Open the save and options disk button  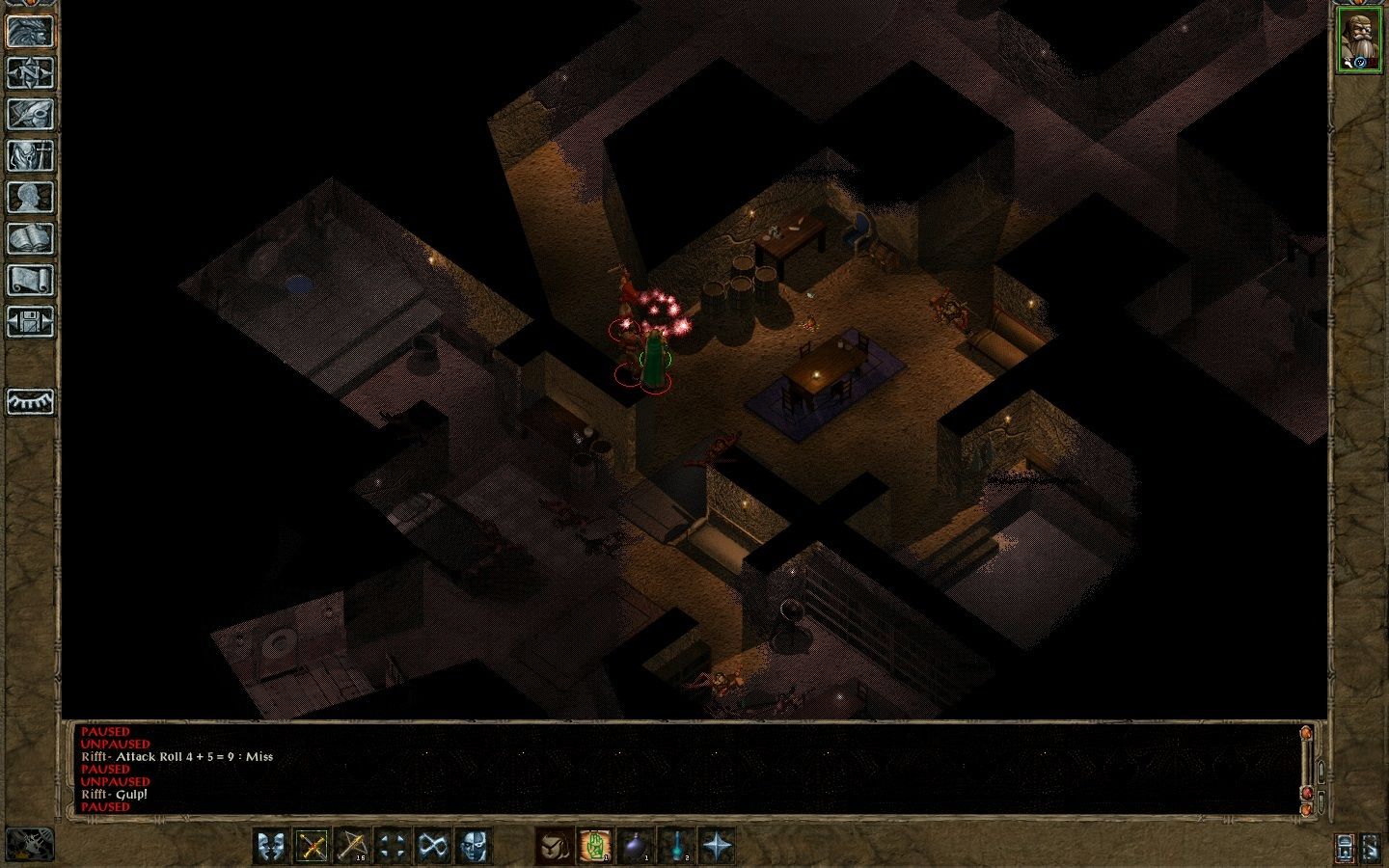pyautogui.click(x=30, y=321)
